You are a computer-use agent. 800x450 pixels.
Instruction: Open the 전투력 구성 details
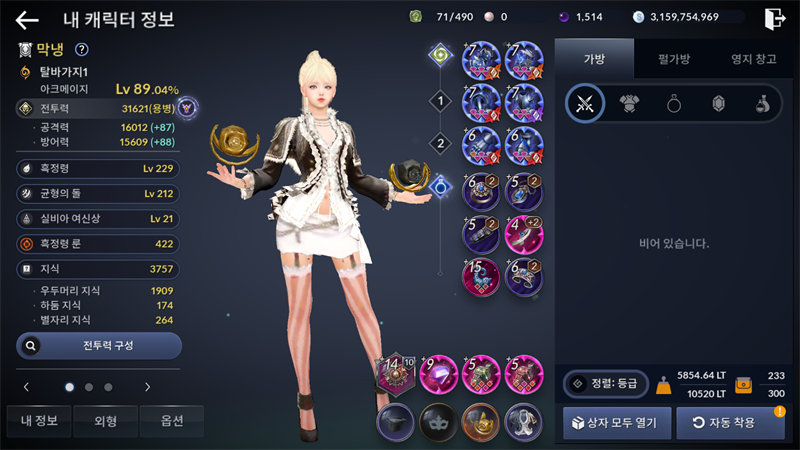point(99,345)
